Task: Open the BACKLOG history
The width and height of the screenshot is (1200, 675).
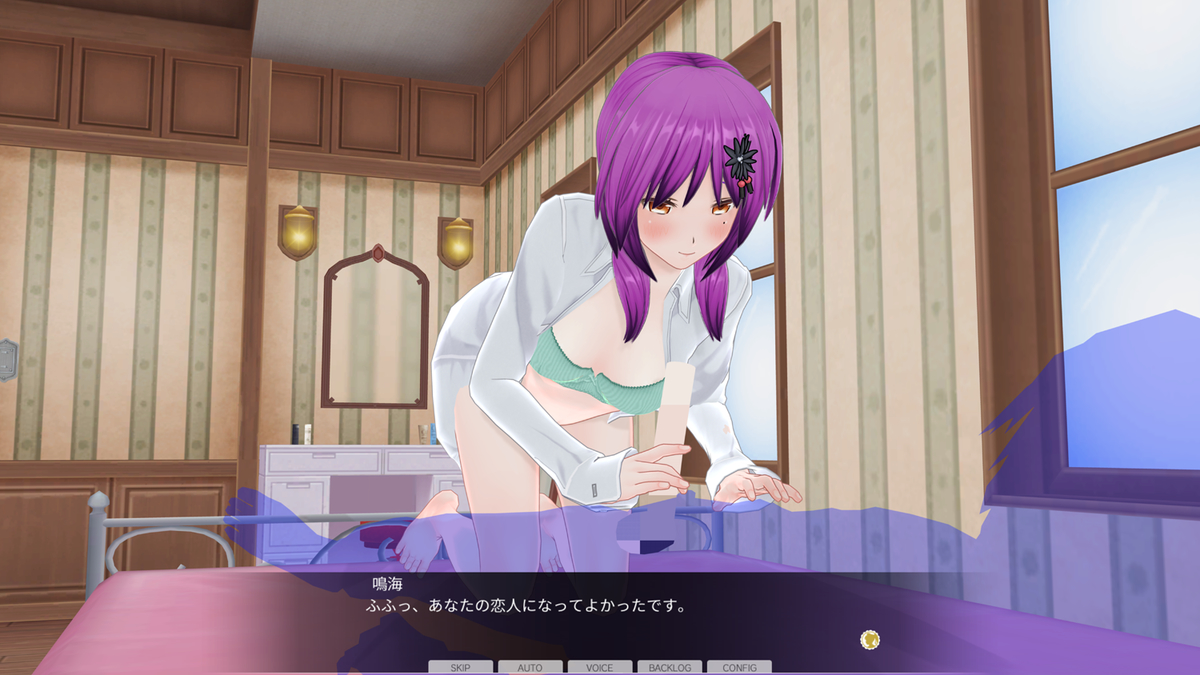Action: click(x=670, y=667)
